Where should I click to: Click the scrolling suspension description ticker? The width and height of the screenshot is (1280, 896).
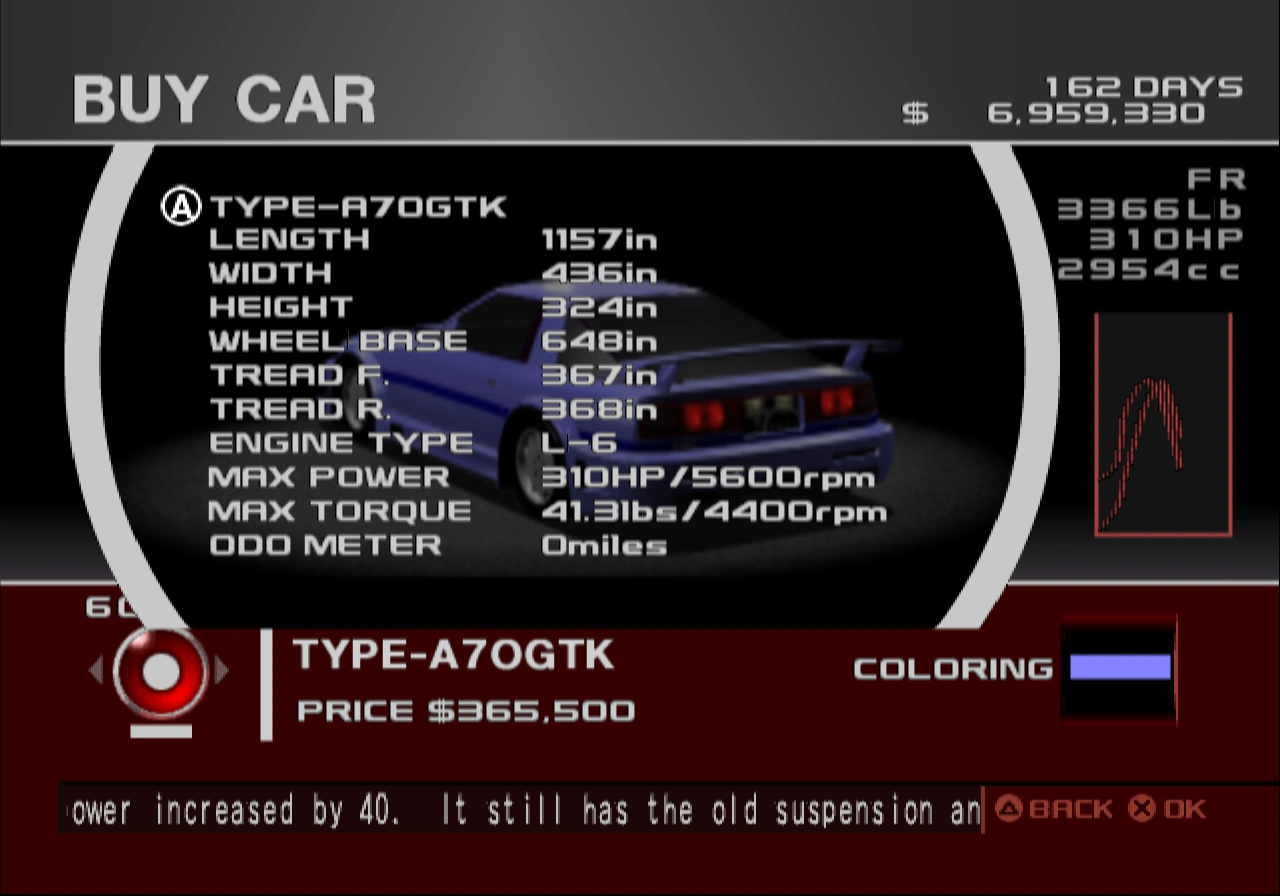point(520,811)
